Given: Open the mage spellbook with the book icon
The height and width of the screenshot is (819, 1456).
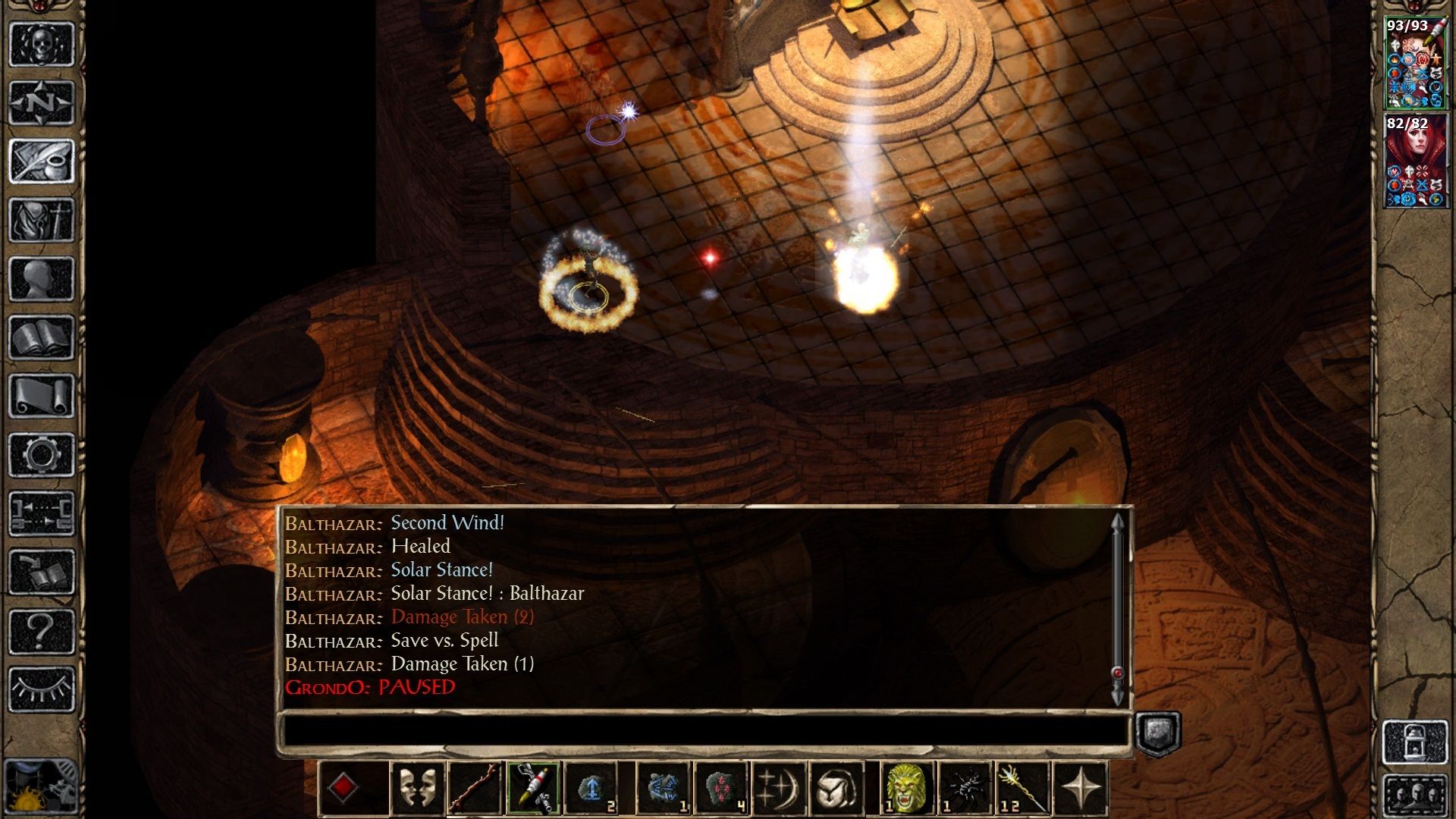Looking at the screenshot, I should [42, 337].
